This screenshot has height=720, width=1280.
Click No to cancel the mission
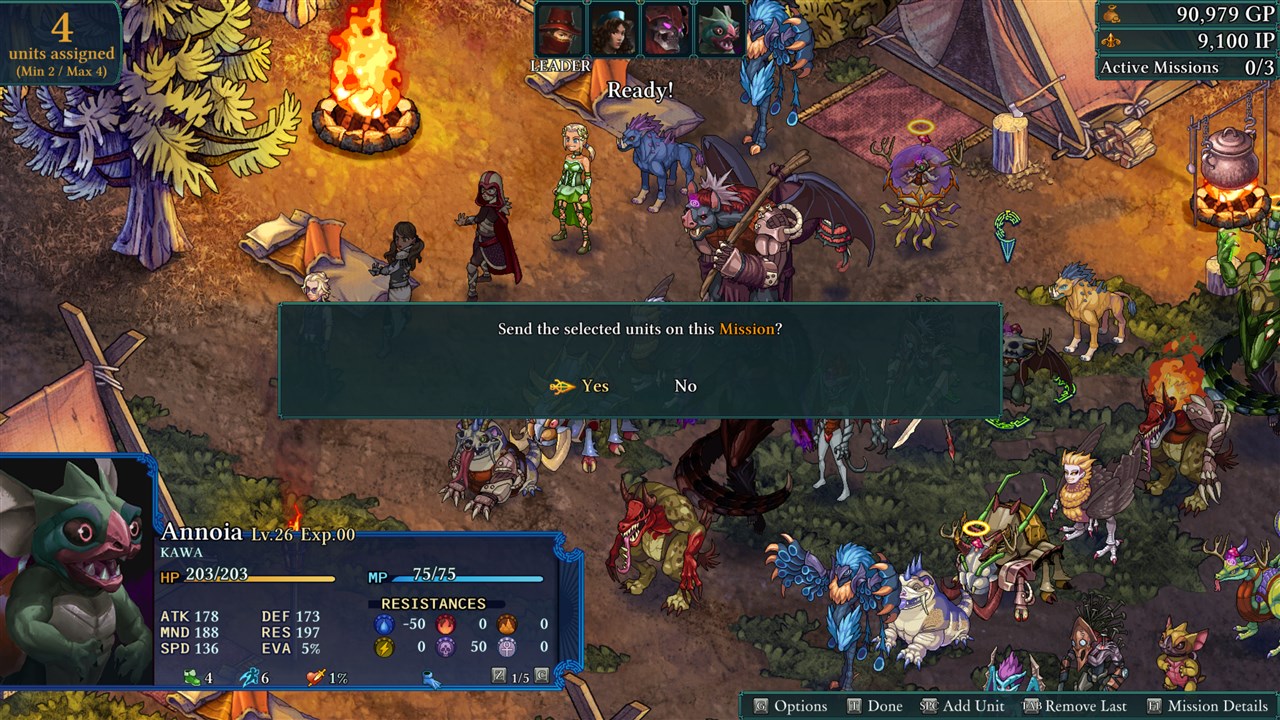pyautogui.click(x=686, y=385)
